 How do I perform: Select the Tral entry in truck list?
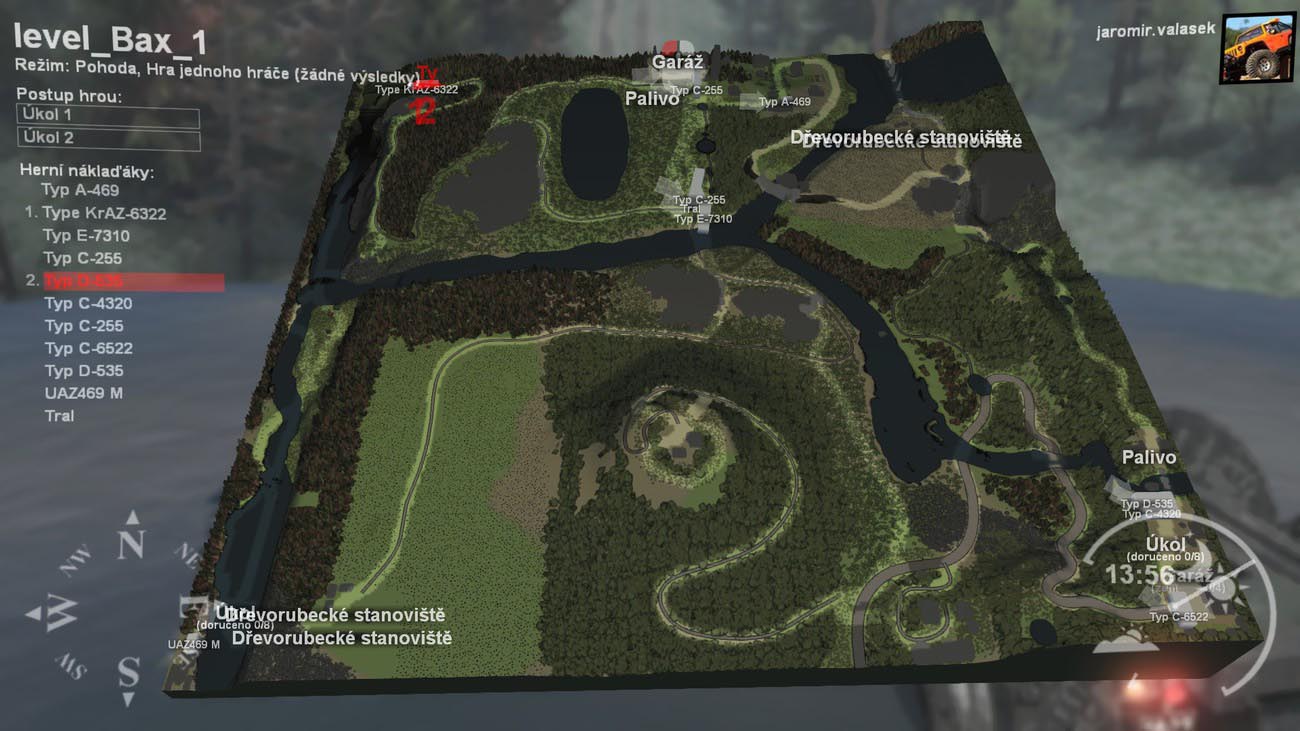pyautogui.click(x=59, y=415)
